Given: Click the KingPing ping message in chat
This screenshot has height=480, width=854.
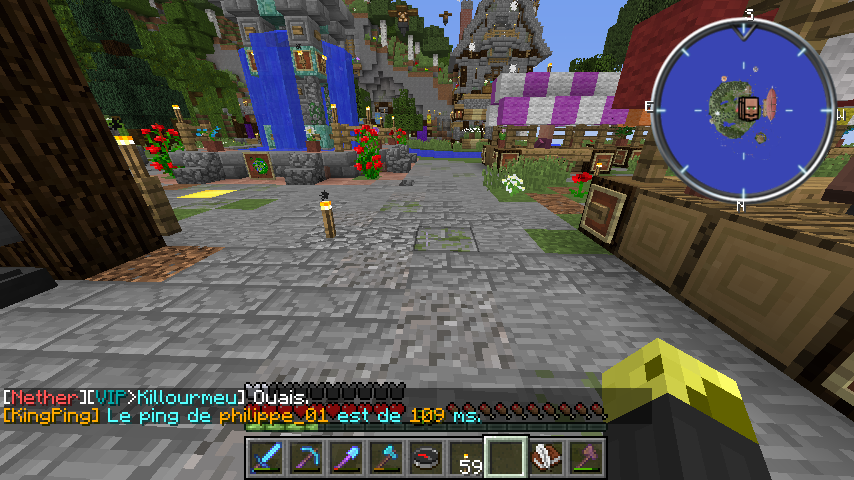Looking at the screenshot, I should [x=240, y=413].
